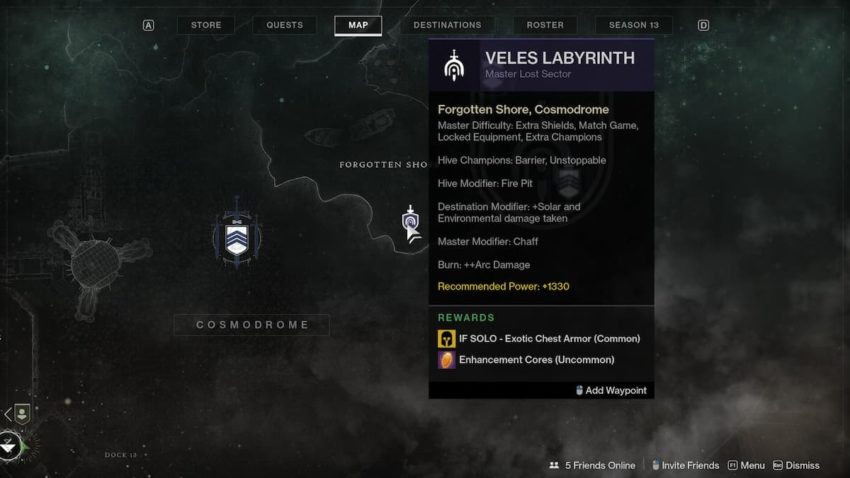Open the Roster tab
The image size is (850, 478).
544,25
